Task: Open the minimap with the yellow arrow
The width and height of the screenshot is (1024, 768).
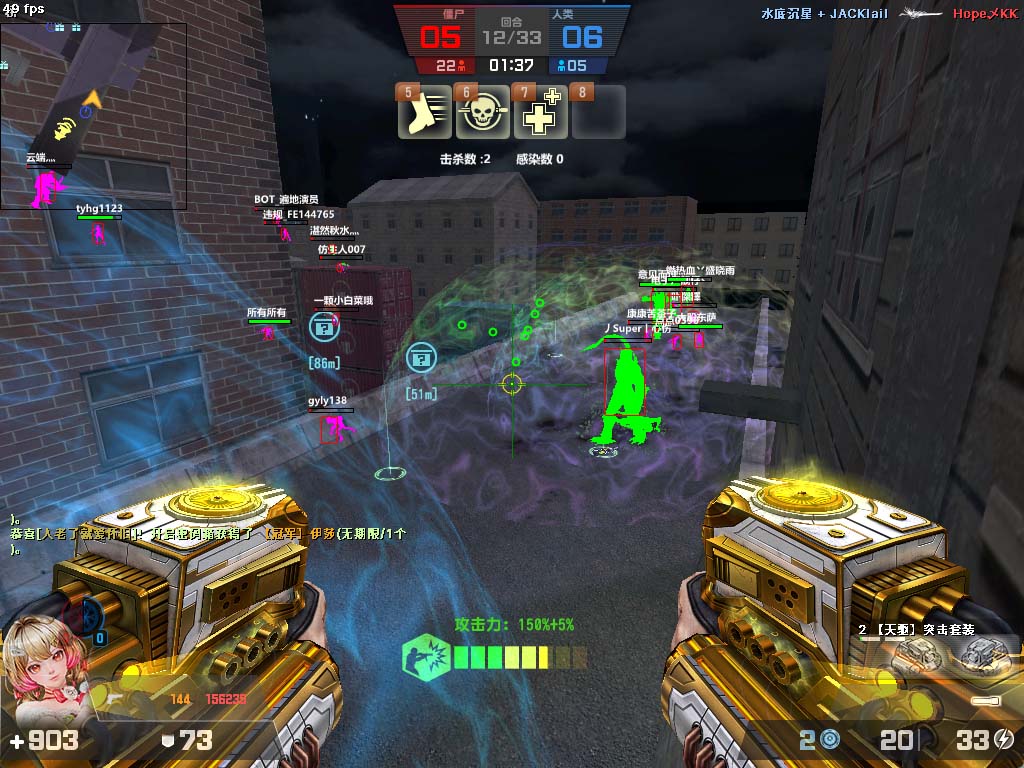Action: point(93,115)
